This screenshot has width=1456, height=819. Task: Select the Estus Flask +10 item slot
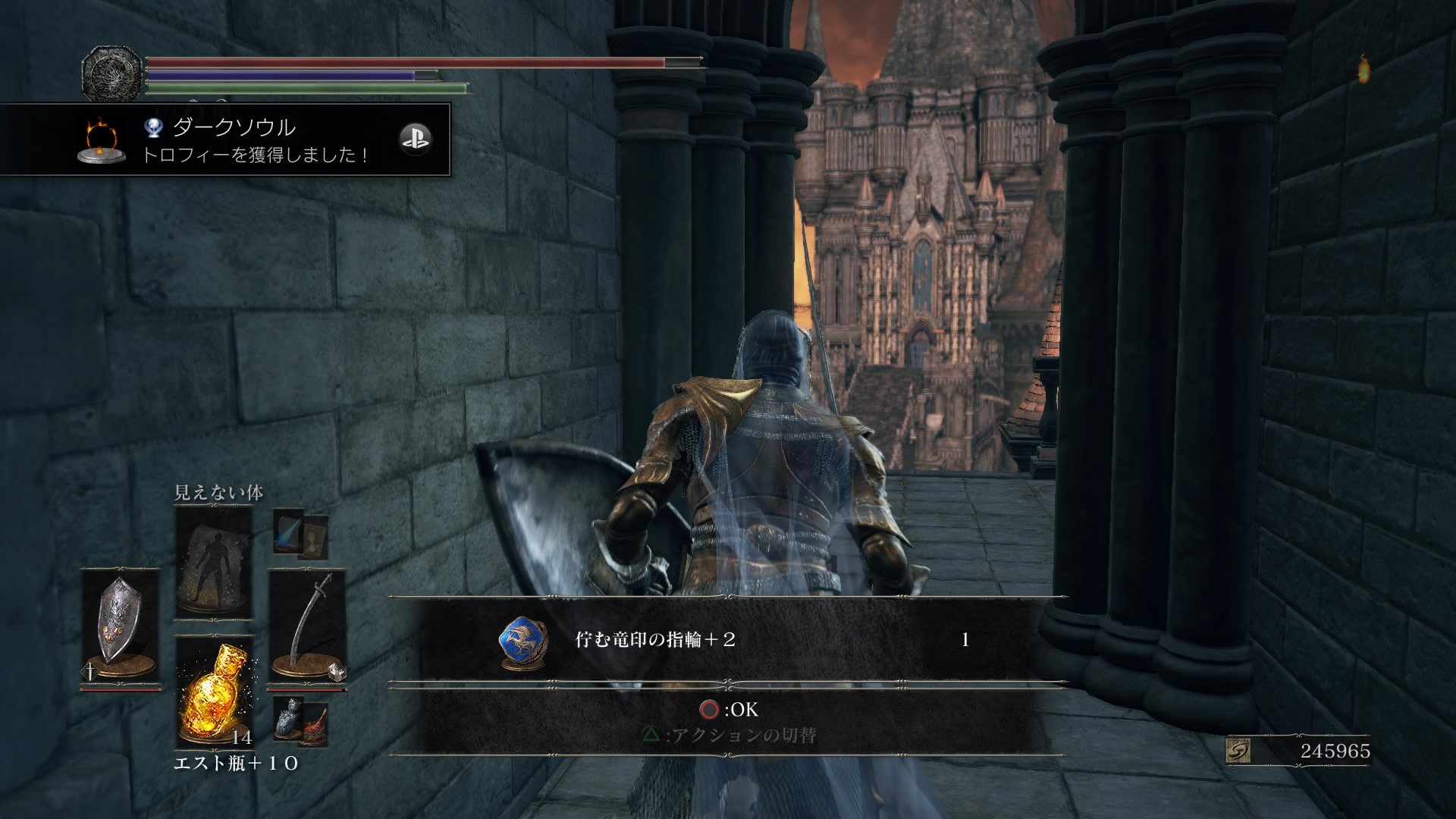(215, 692)
